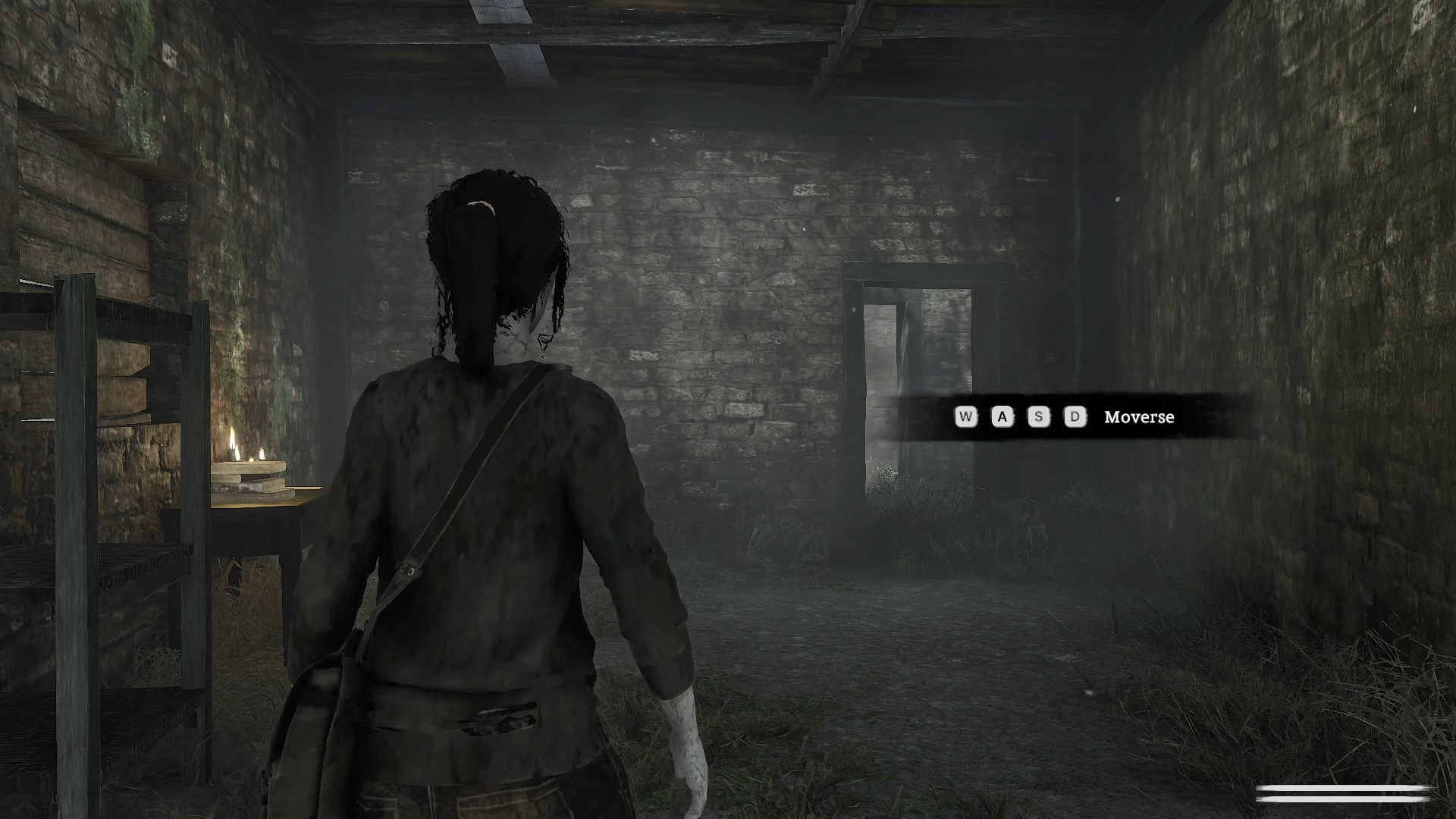Select the A key icon in the movement prompt
Image resolution: width=1456 pixels, height=819 pixels.
click(x=1001, y=417)
